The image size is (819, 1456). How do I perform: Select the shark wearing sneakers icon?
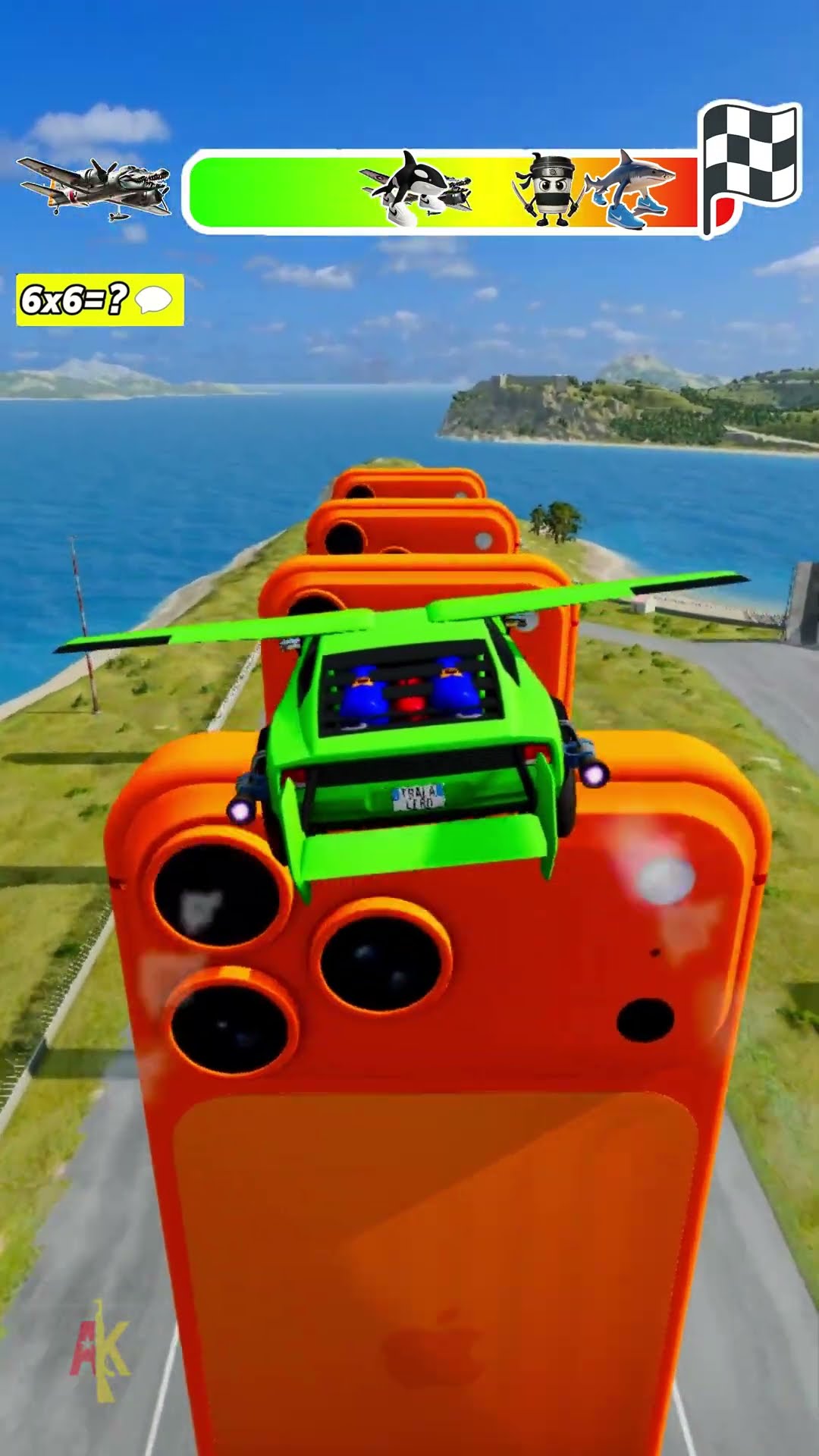[x=632, y=191]
